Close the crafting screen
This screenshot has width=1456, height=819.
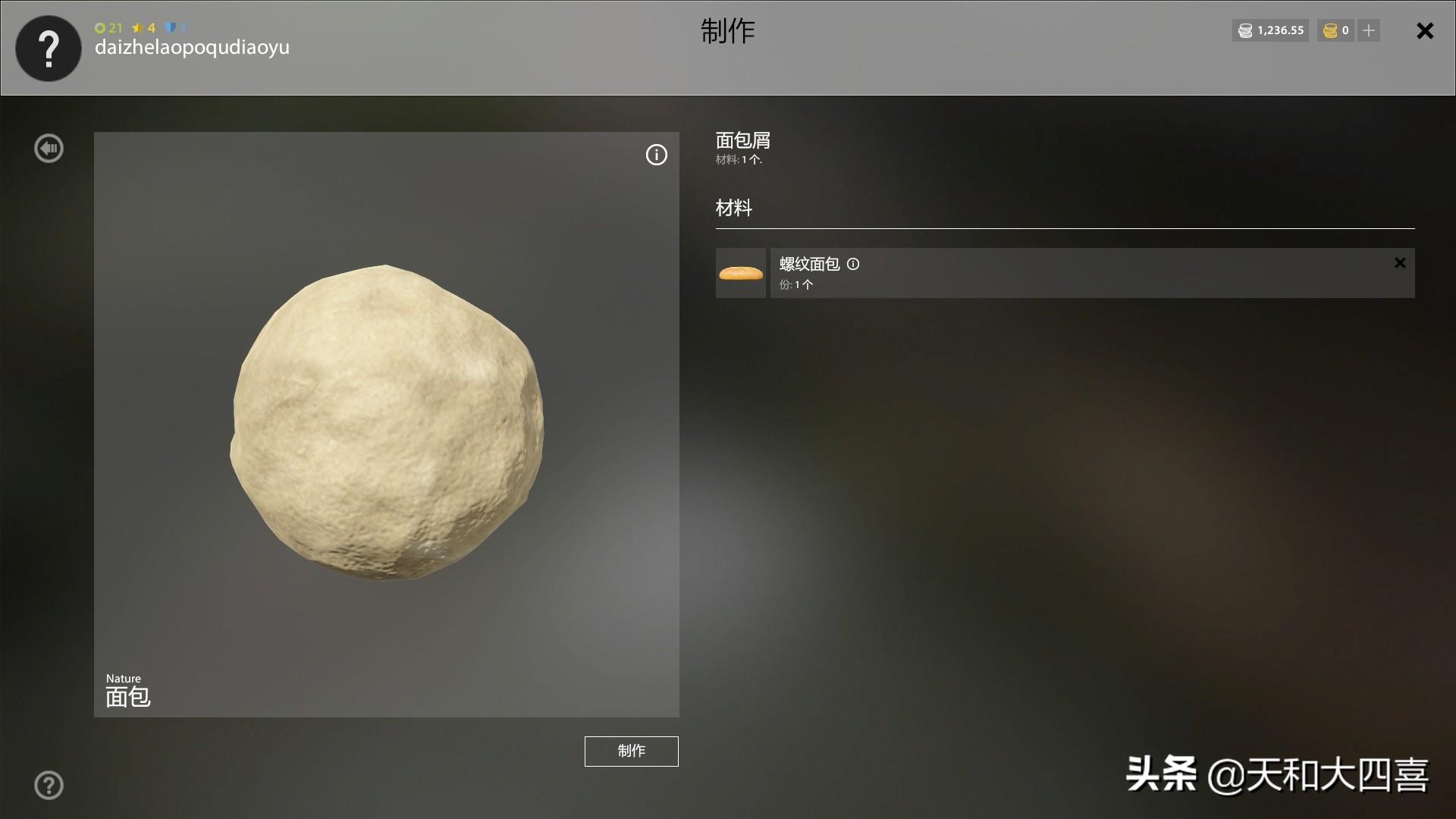coord(1425,31)
